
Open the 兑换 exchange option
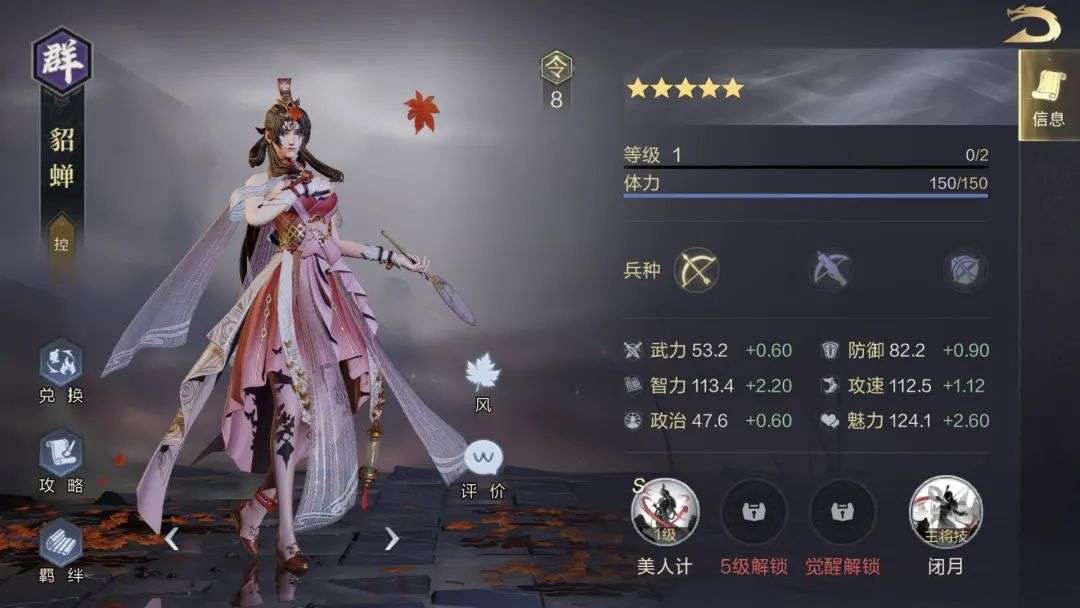click(61, 371)
